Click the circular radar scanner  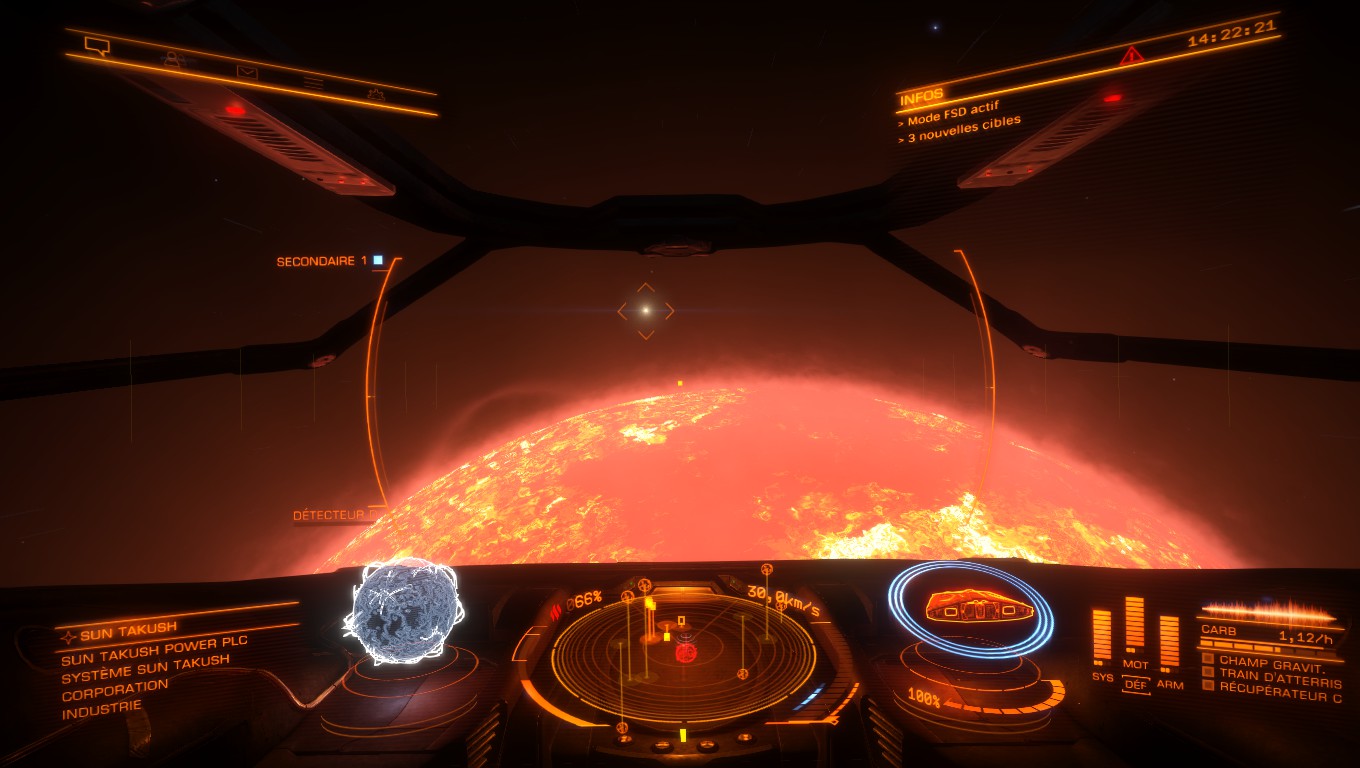pyautogui.click(x=683, y=655)
